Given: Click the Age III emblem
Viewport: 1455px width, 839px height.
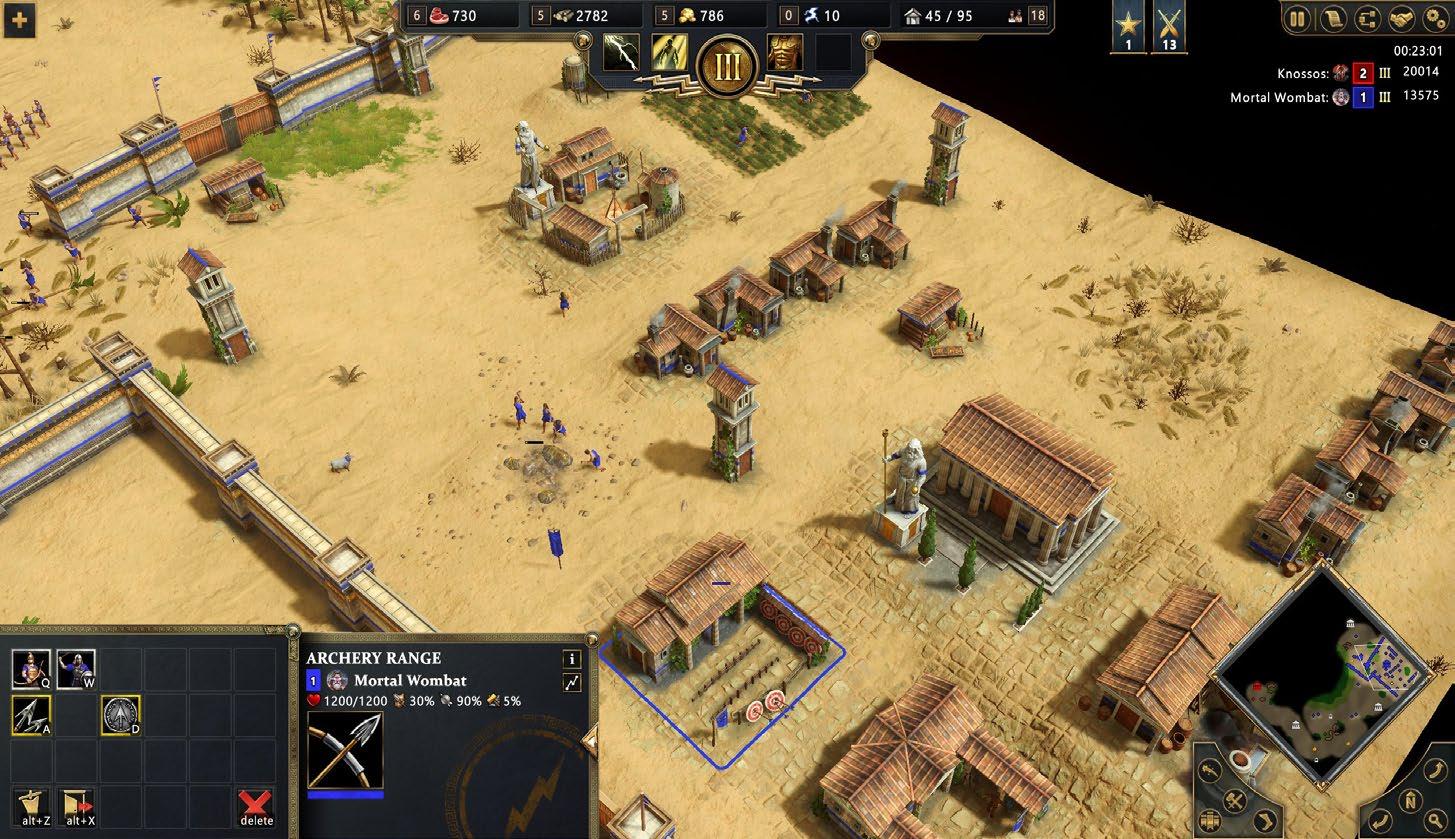Looking at the screenshot, I should click(726, 68).
